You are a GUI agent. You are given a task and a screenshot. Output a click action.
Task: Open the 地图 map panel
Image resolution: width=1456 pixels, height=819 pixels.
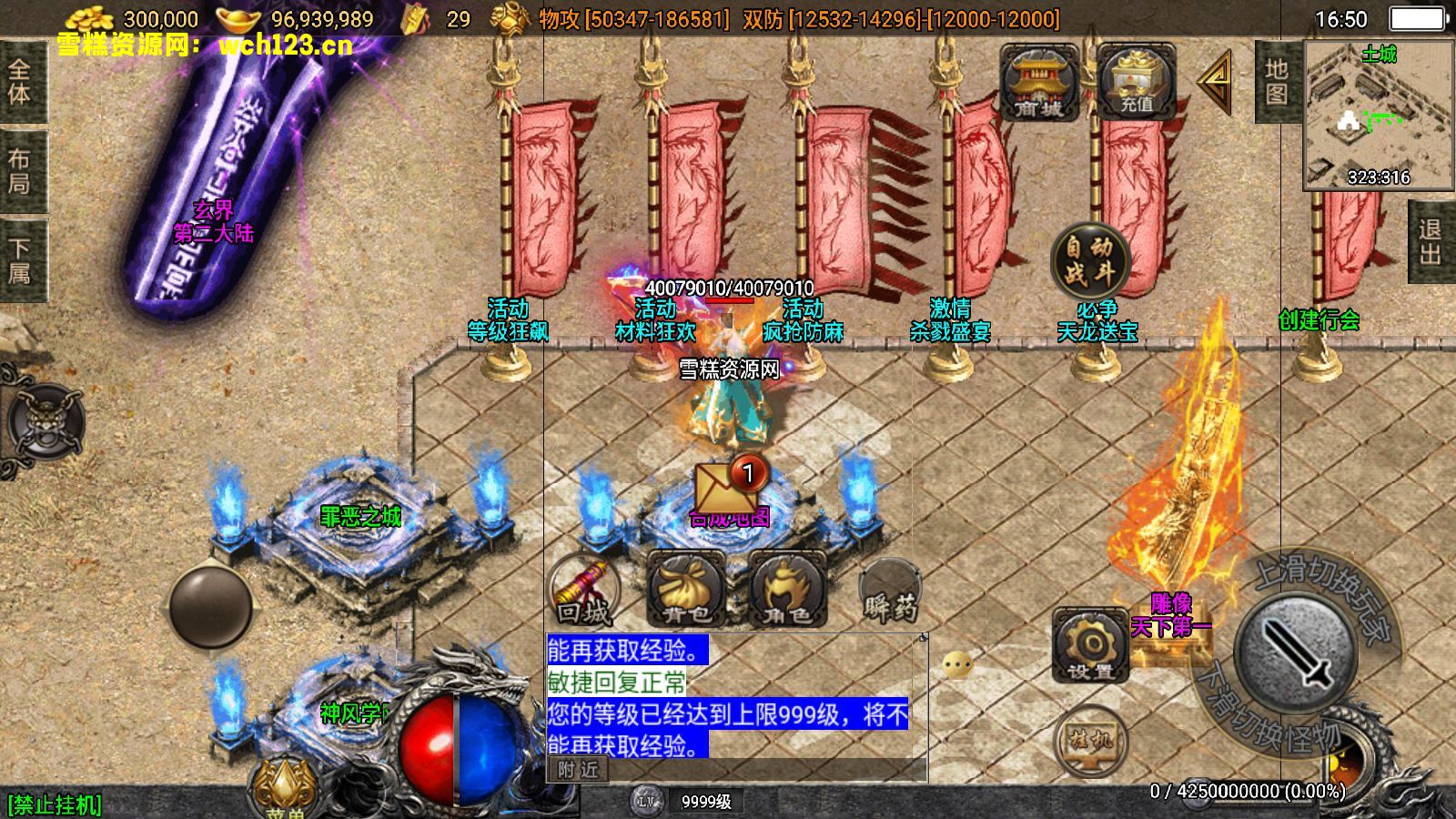coord(1276,82)
